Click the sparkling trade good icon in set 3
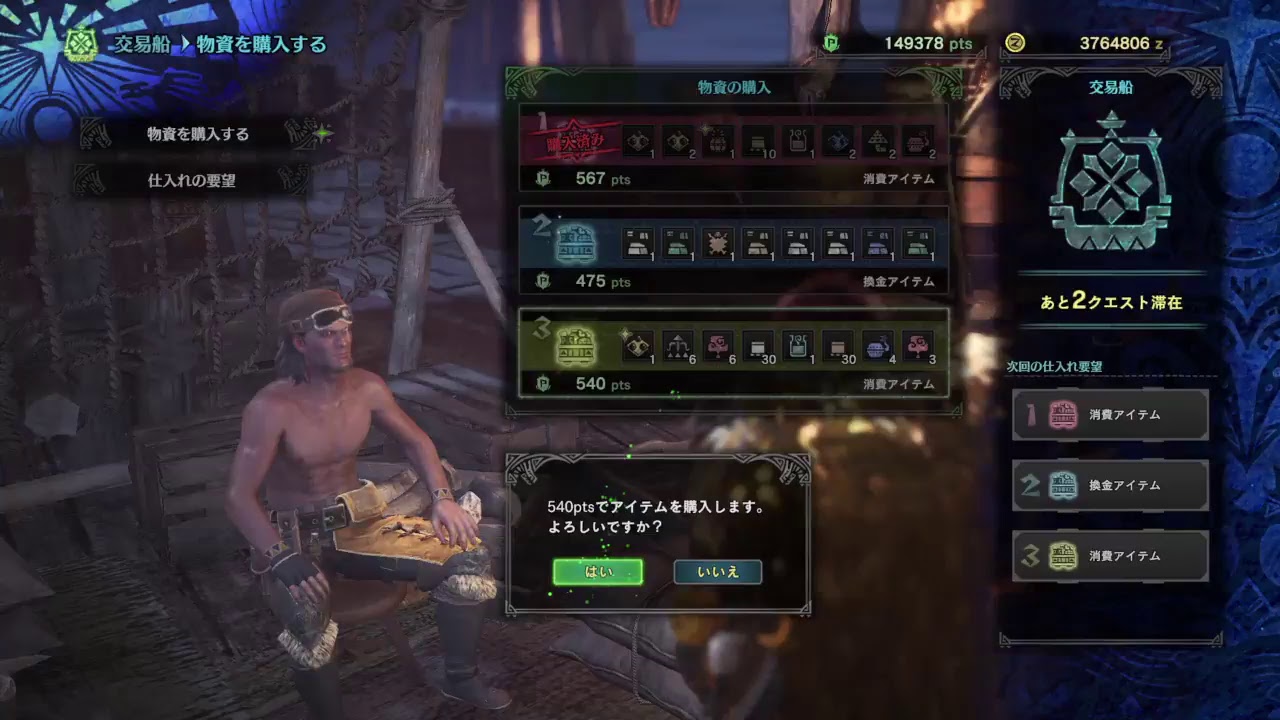 638,343
